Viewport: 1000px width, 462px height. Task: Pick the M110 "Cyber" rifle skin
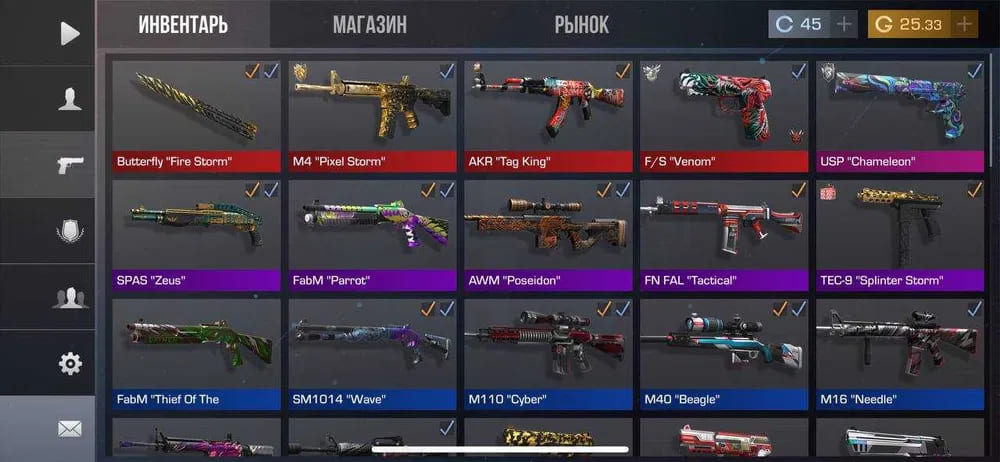point(548,353)
